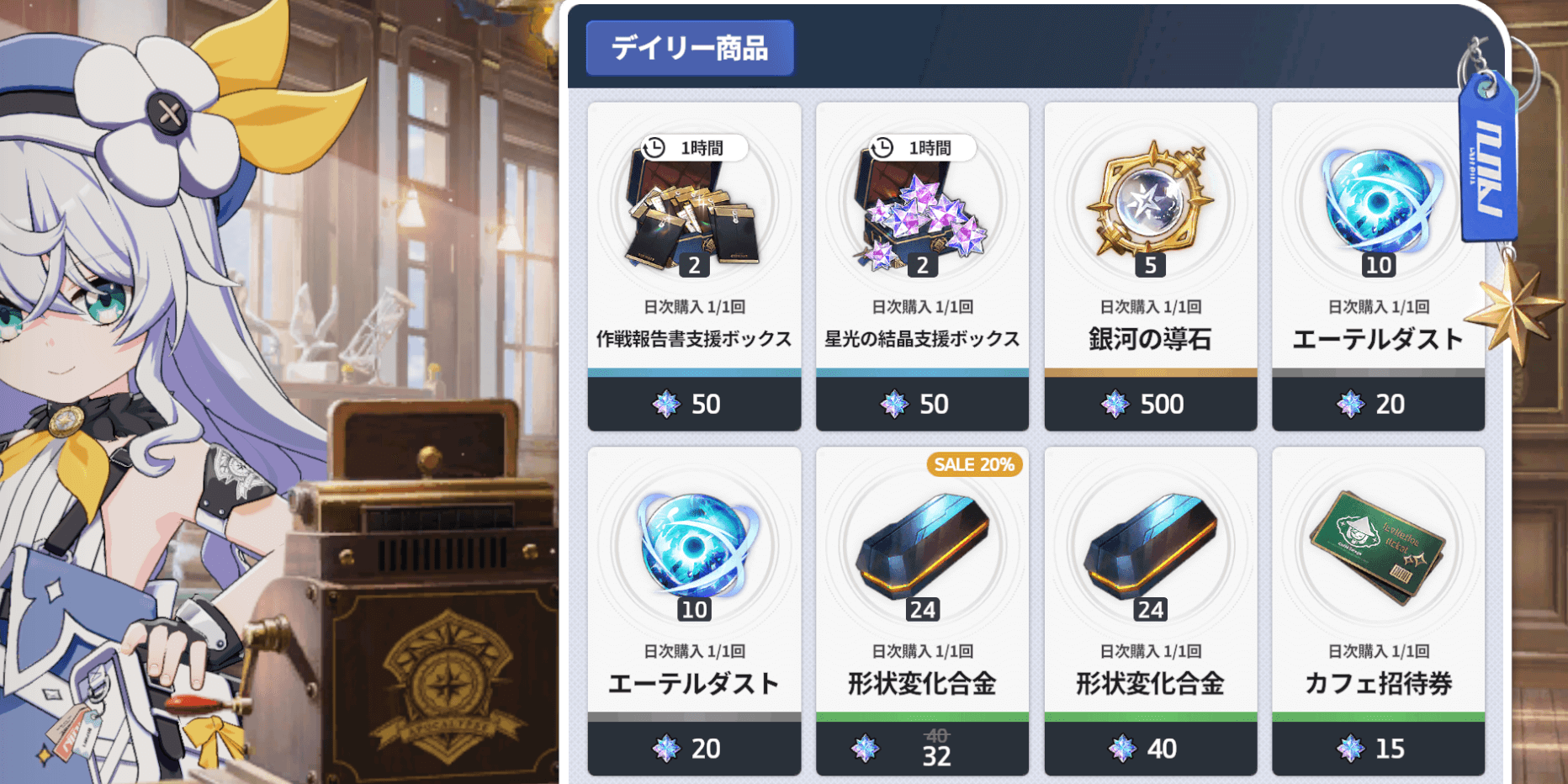Purchase 銀河の導石 for 500 currency
The image size is (1568, 784).
coord(1150,404)
